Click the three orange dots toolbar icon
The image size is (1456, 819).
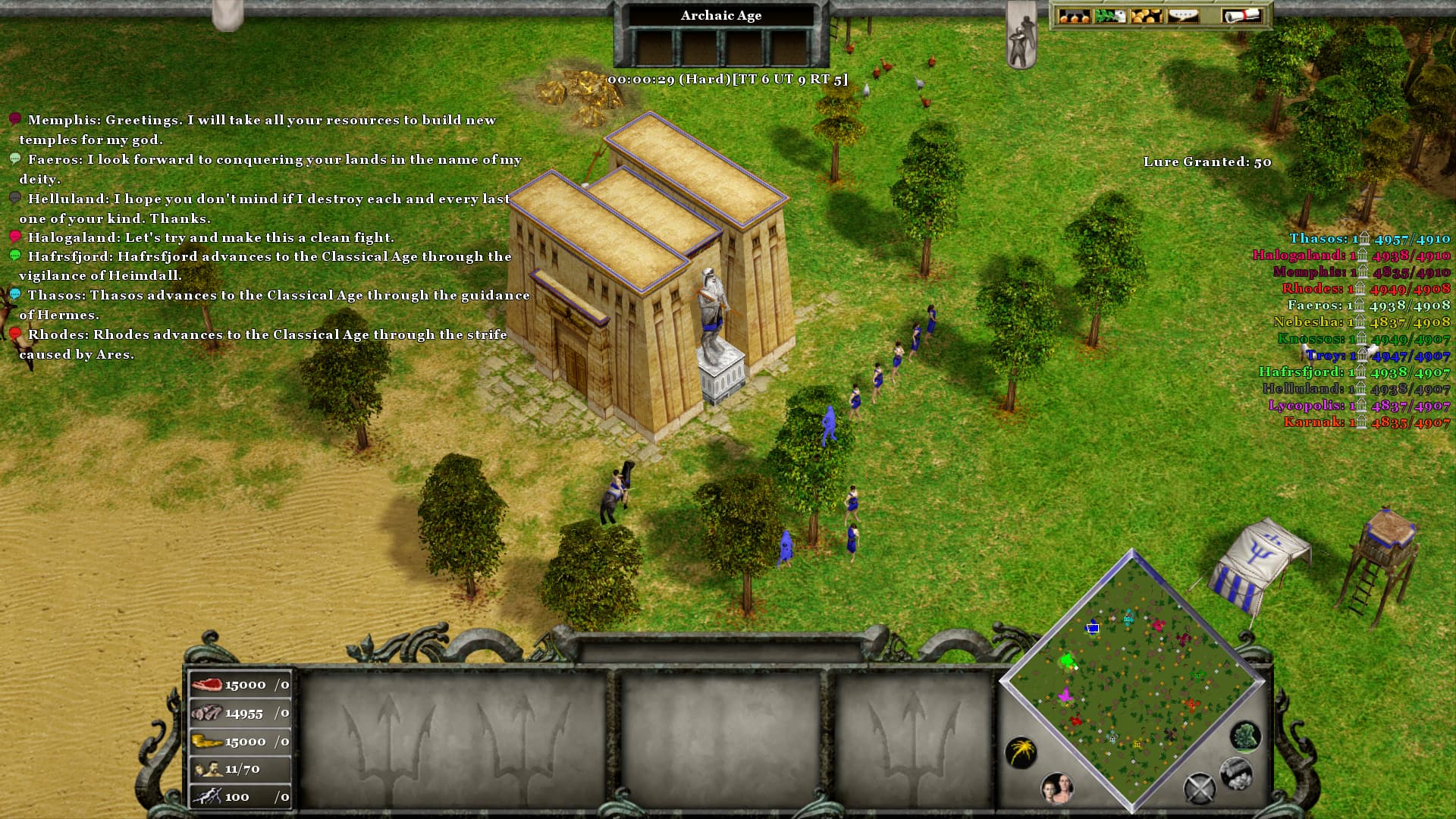click(1073, 15)
